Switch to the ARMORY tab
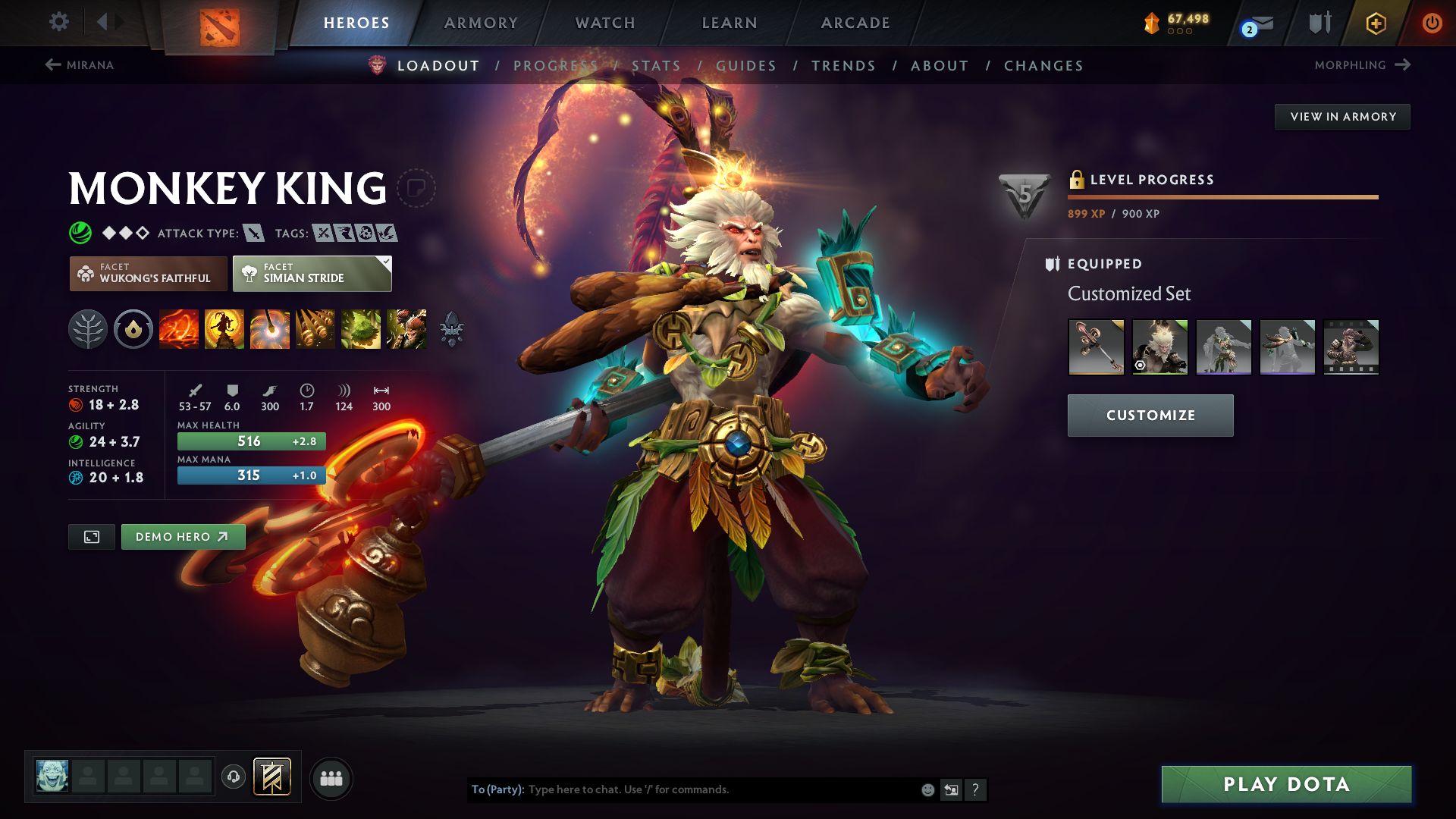Image resolution: width=1456 pixels, height=819 pixels. (481, 23)
